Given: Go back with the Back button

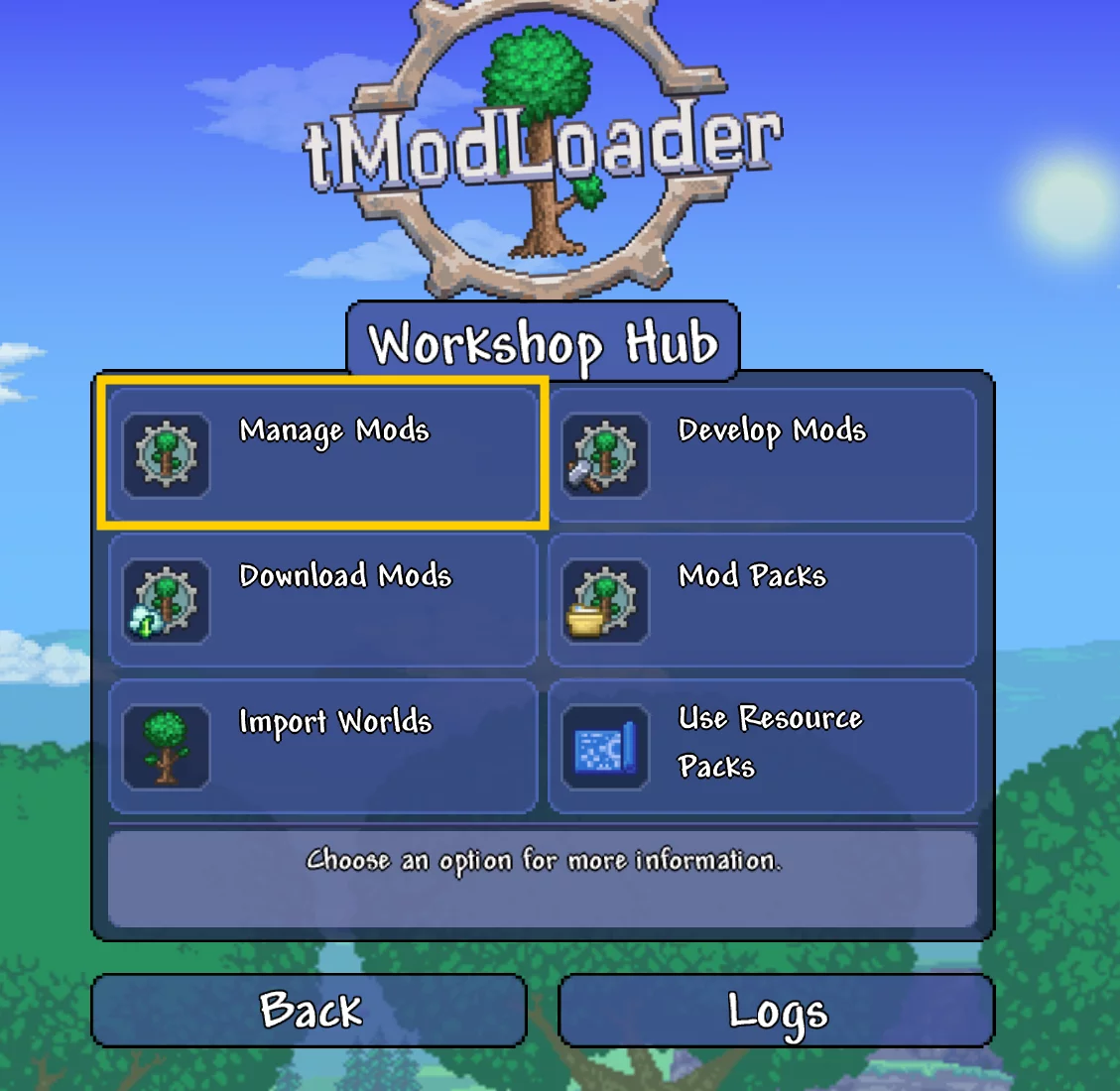Looking at the screenshot, I should click(309, 1011).
